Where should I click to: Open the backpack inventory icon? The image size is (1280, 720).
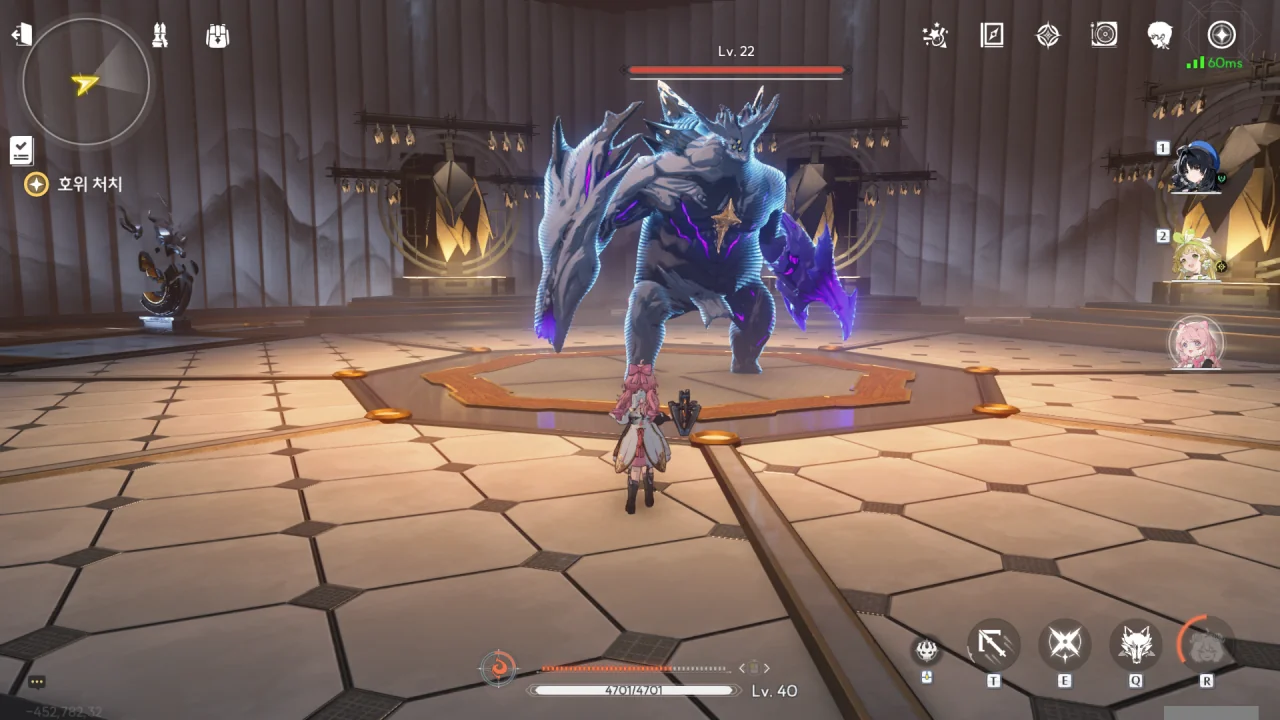pyautogui.click(x=217, y=36)
